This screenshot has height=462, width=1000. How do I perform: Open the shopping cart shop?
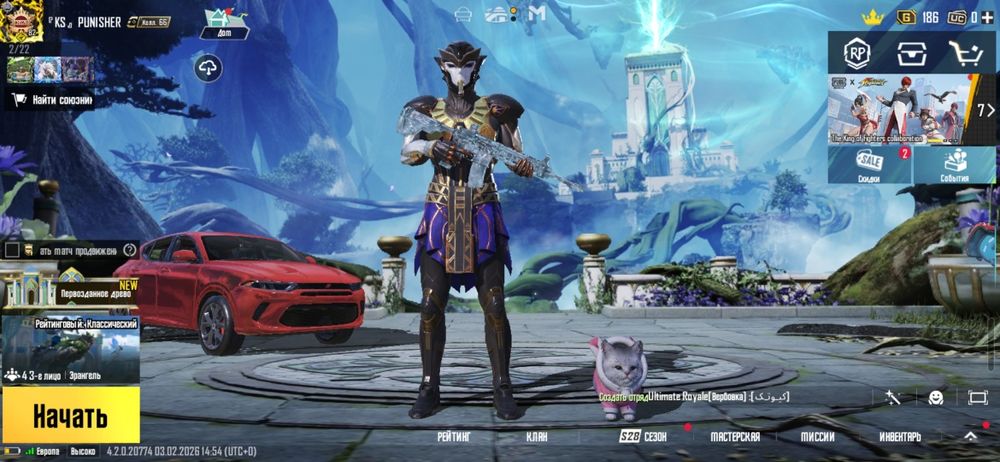(x=965, y=52)
